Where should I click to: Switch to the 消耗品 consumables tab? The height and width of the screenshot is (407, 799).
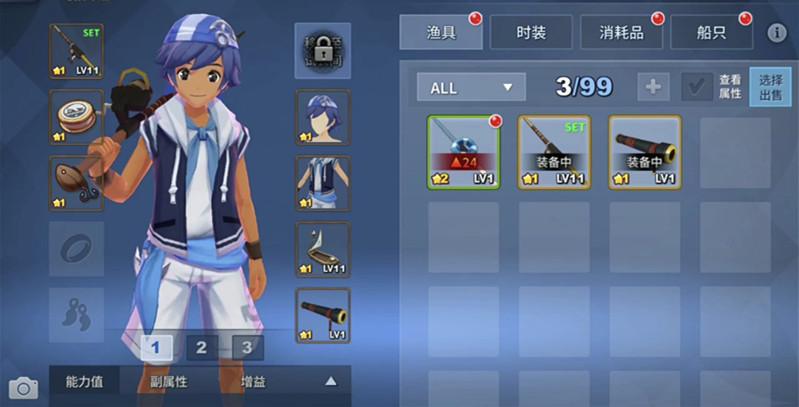click(621, 32)
